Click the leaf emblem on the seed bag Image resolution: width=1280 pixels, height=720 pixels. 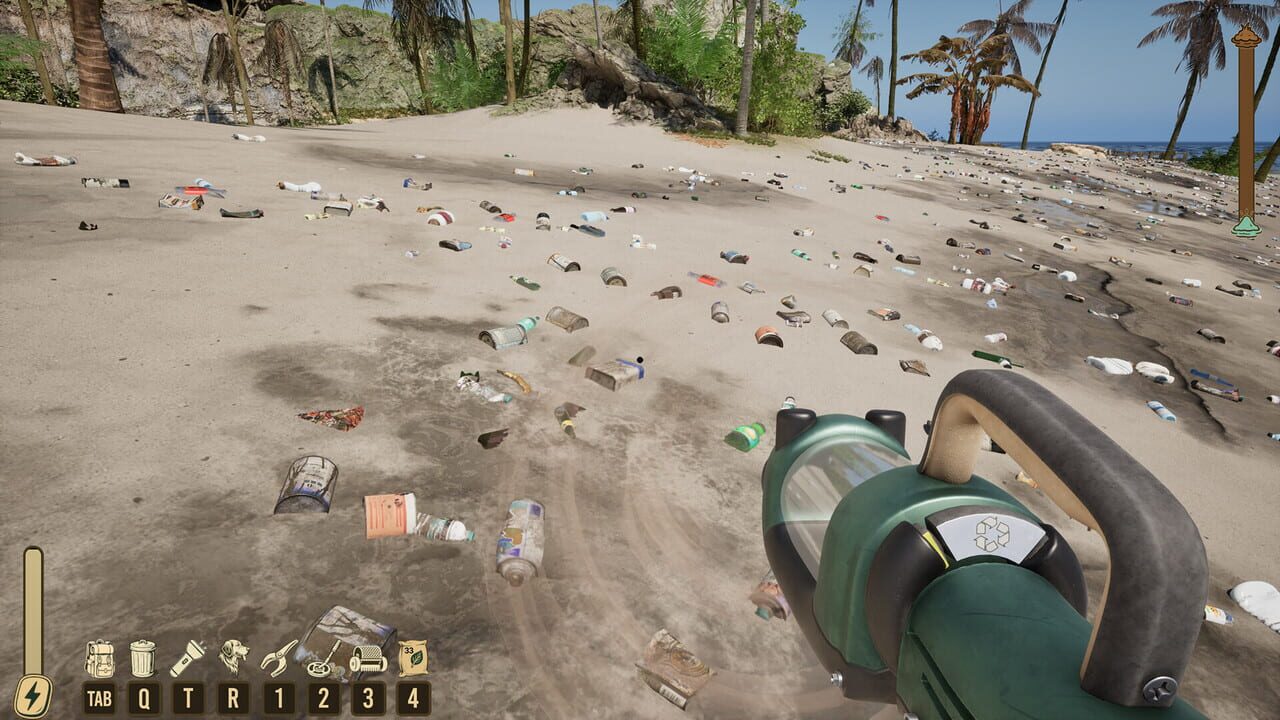pos(416,658)
